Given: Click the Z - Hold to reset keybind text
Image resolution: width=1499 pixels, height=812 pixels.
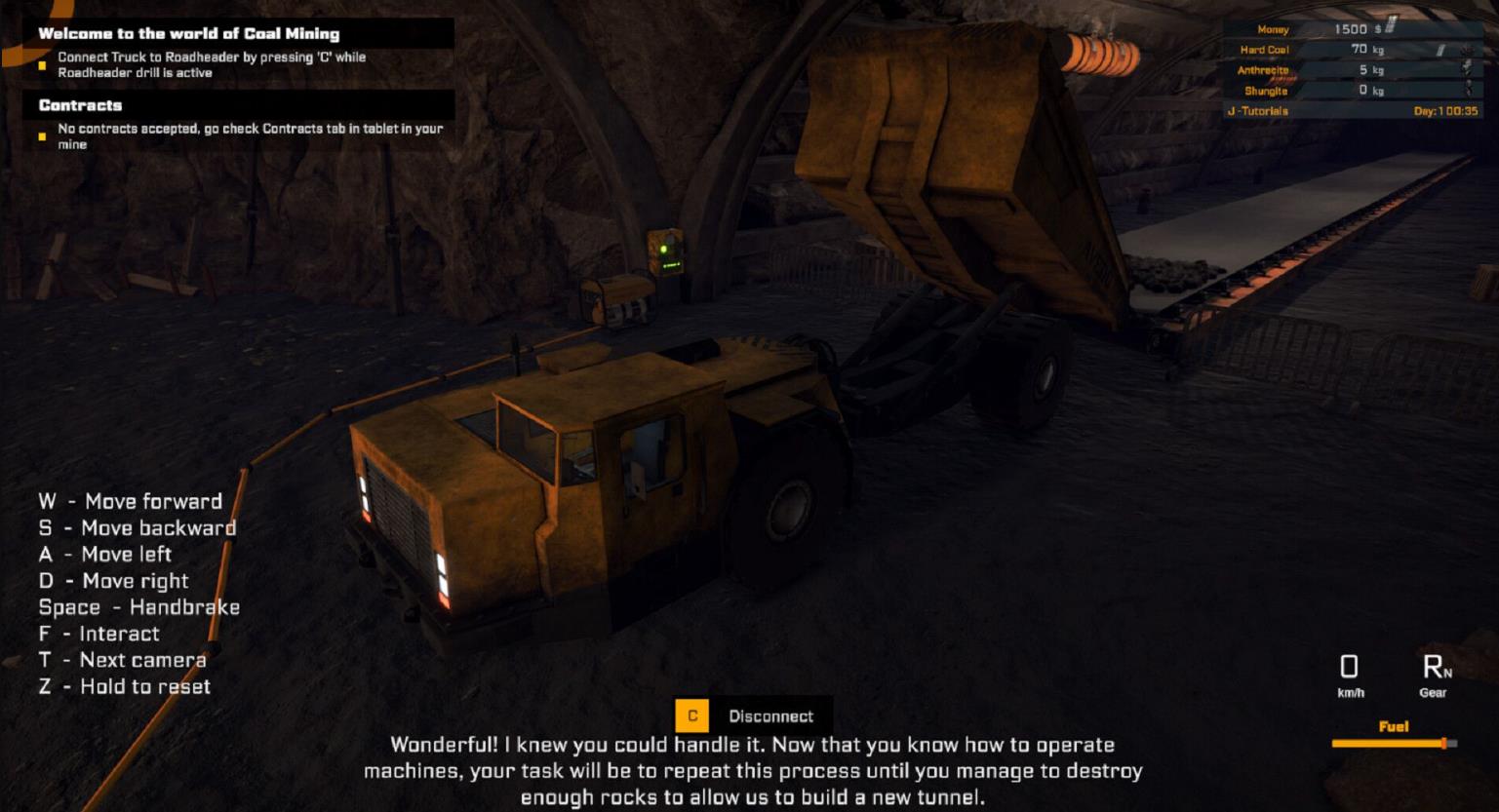Looking at the screenshot, I should pos(124,686).
